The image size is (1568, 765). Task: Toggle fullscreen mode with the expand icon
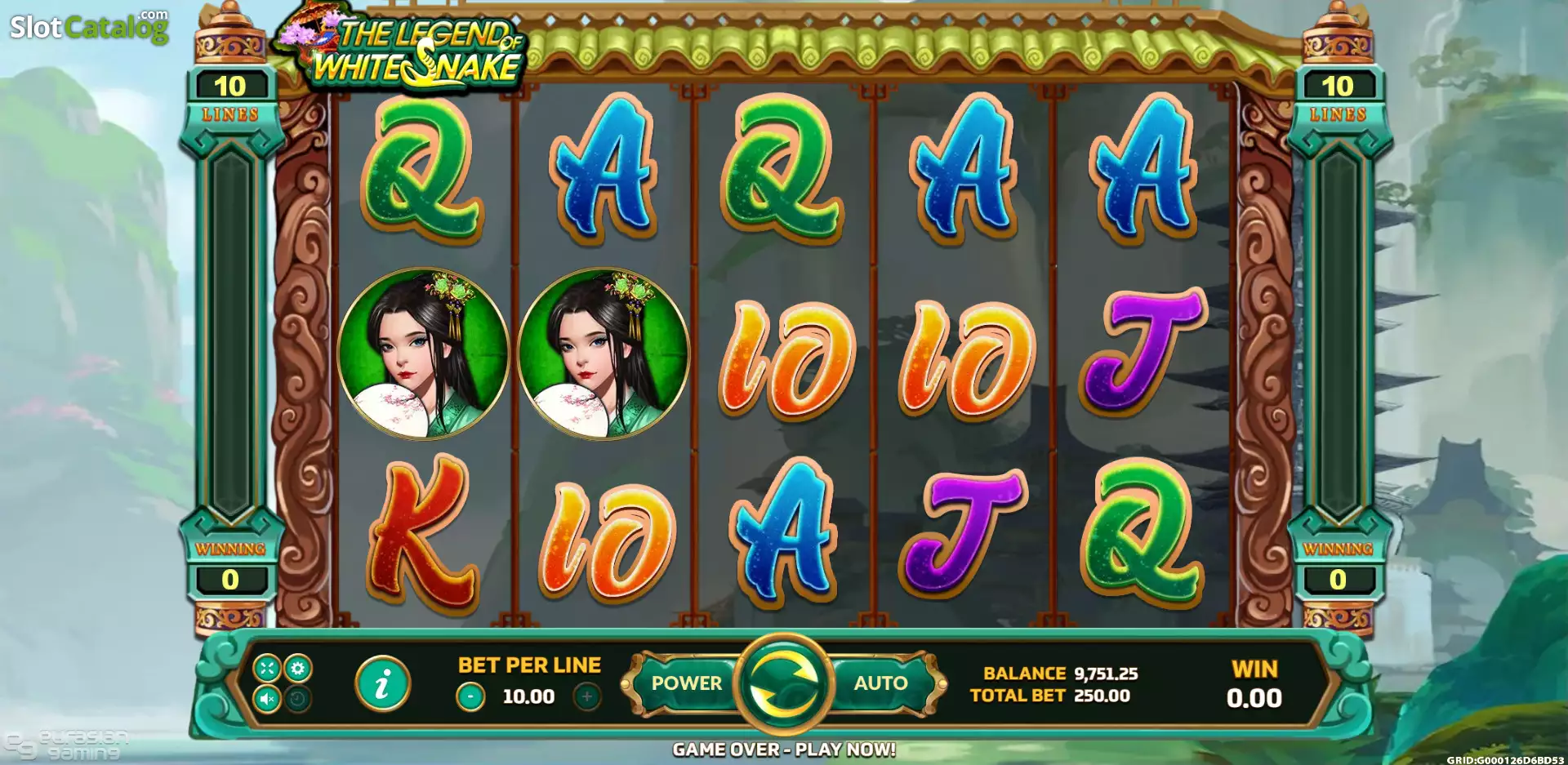pos(266,669)
